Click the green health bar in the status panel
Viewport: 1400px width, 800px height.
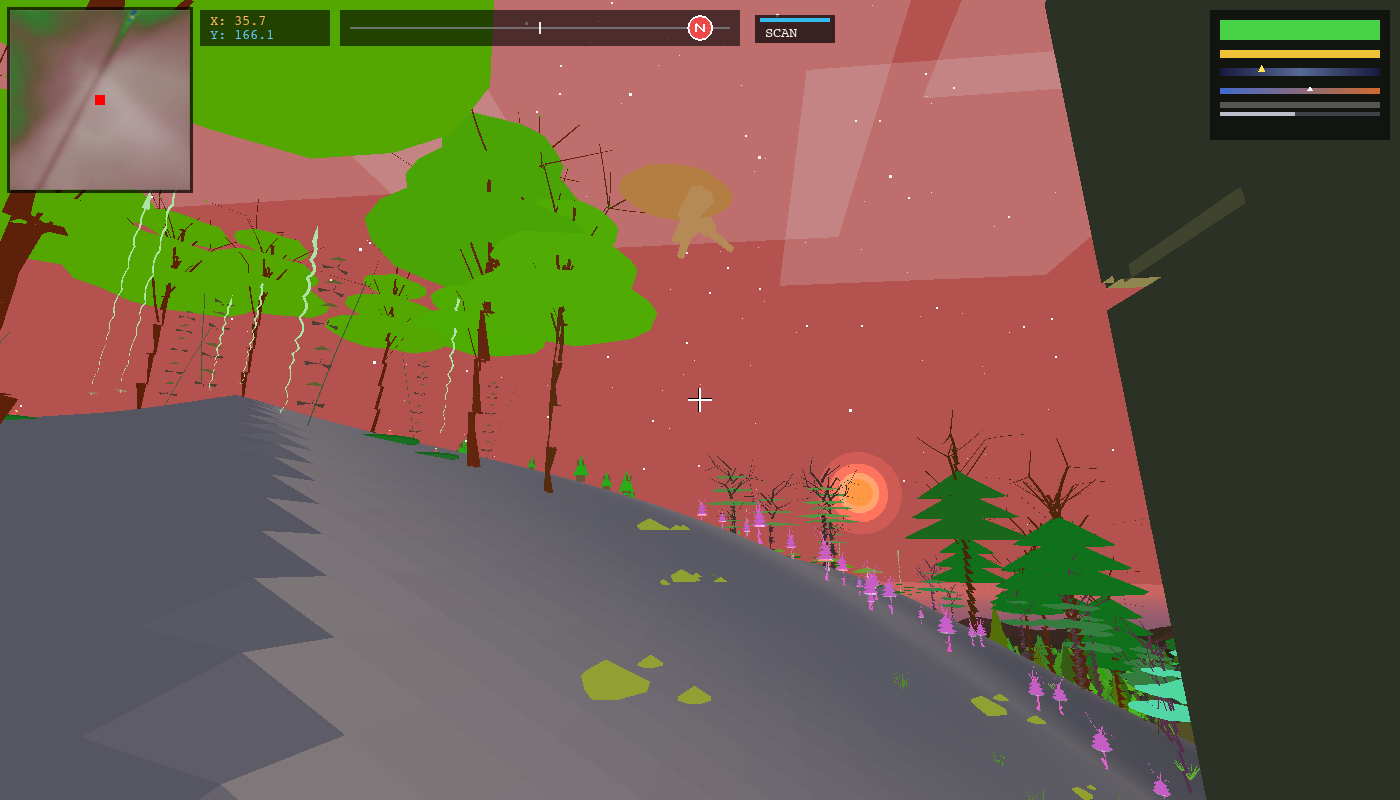(x=1298, y=30)
